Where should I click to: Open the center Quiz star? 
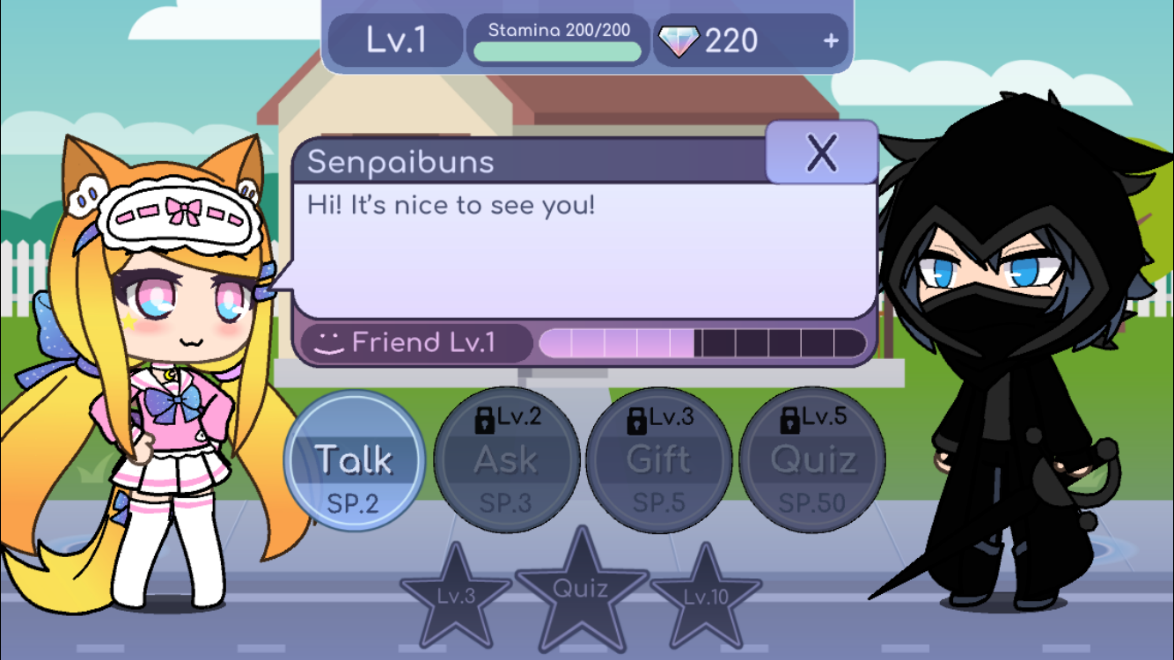(581, 588)
